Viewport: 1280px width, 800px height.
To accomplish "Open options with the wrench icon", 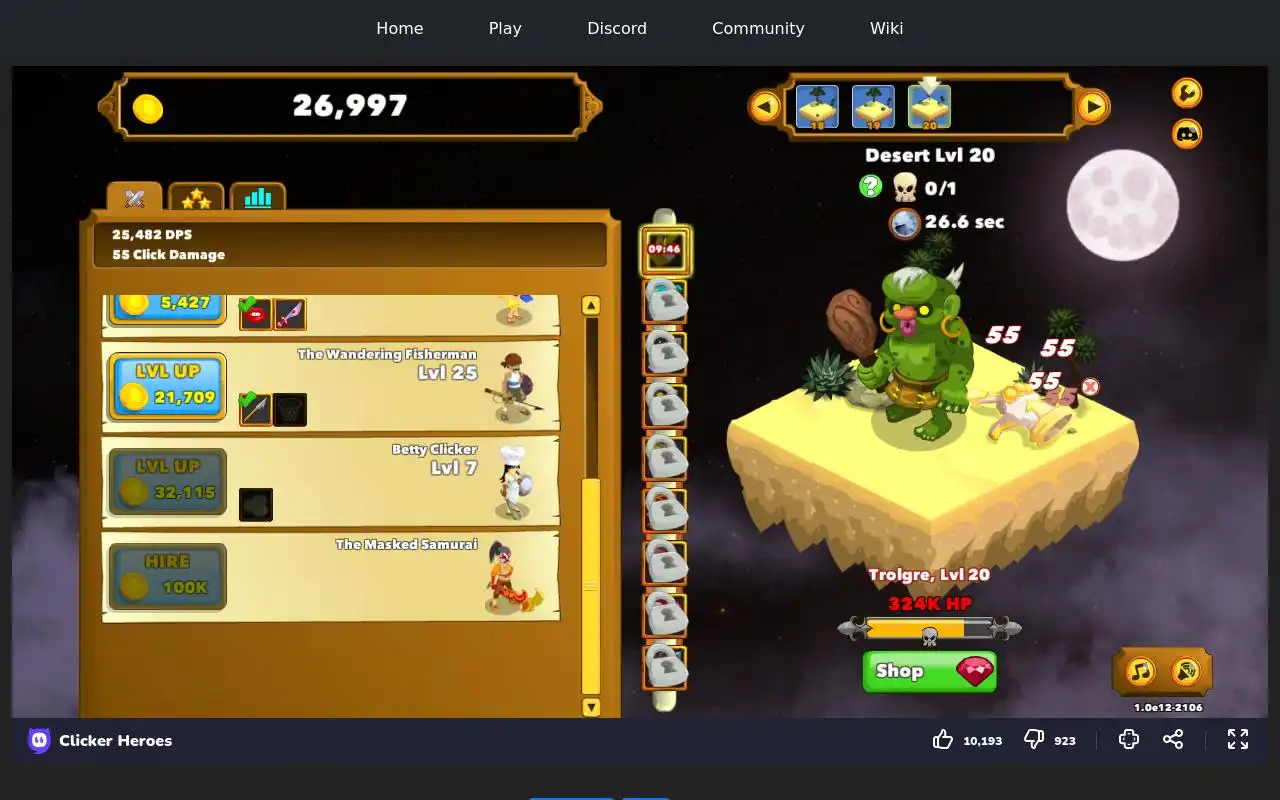I will click(1187, 93).
